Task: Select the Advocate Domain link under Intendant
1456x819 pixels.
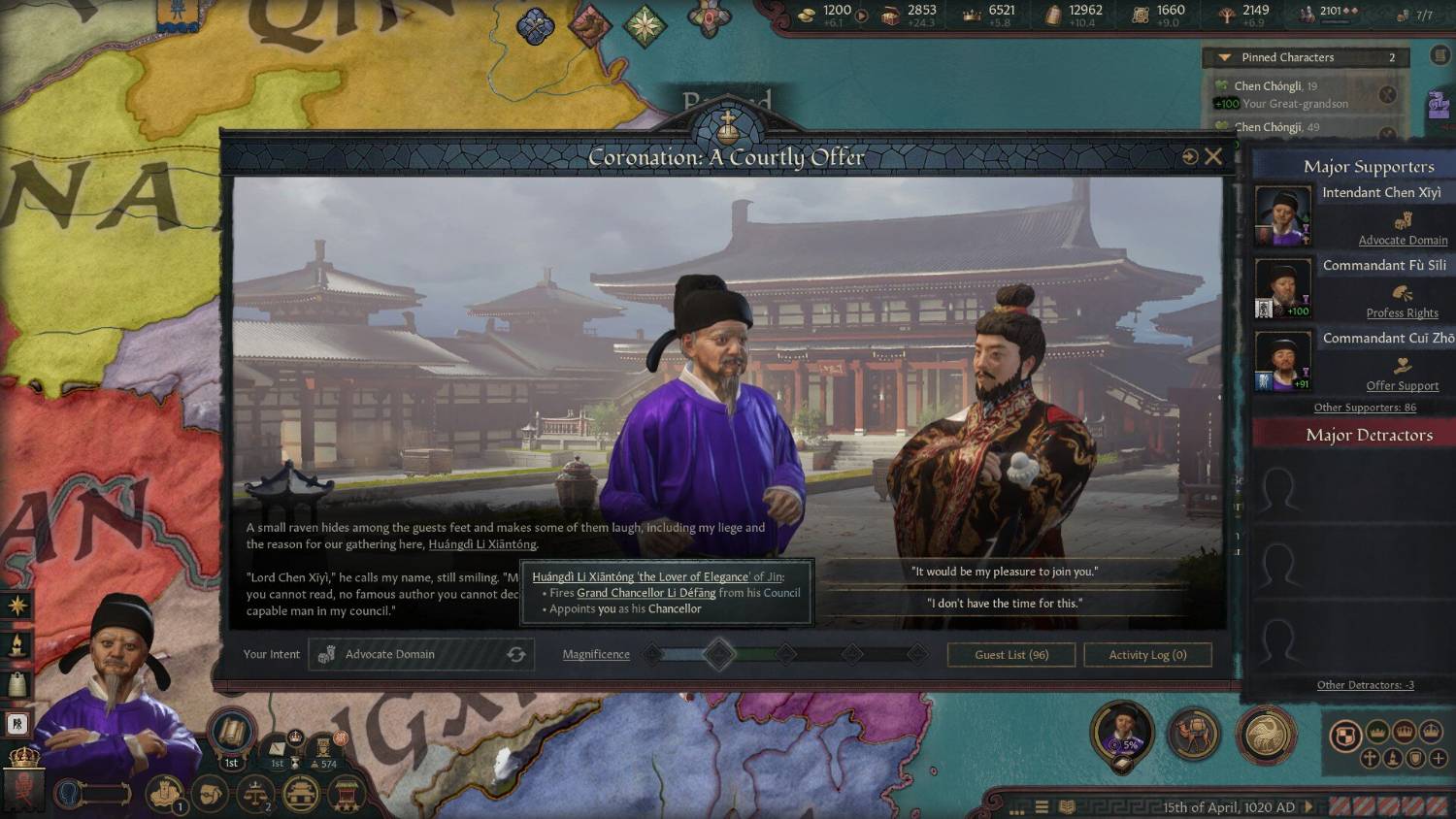Action: coord(1403,241)
